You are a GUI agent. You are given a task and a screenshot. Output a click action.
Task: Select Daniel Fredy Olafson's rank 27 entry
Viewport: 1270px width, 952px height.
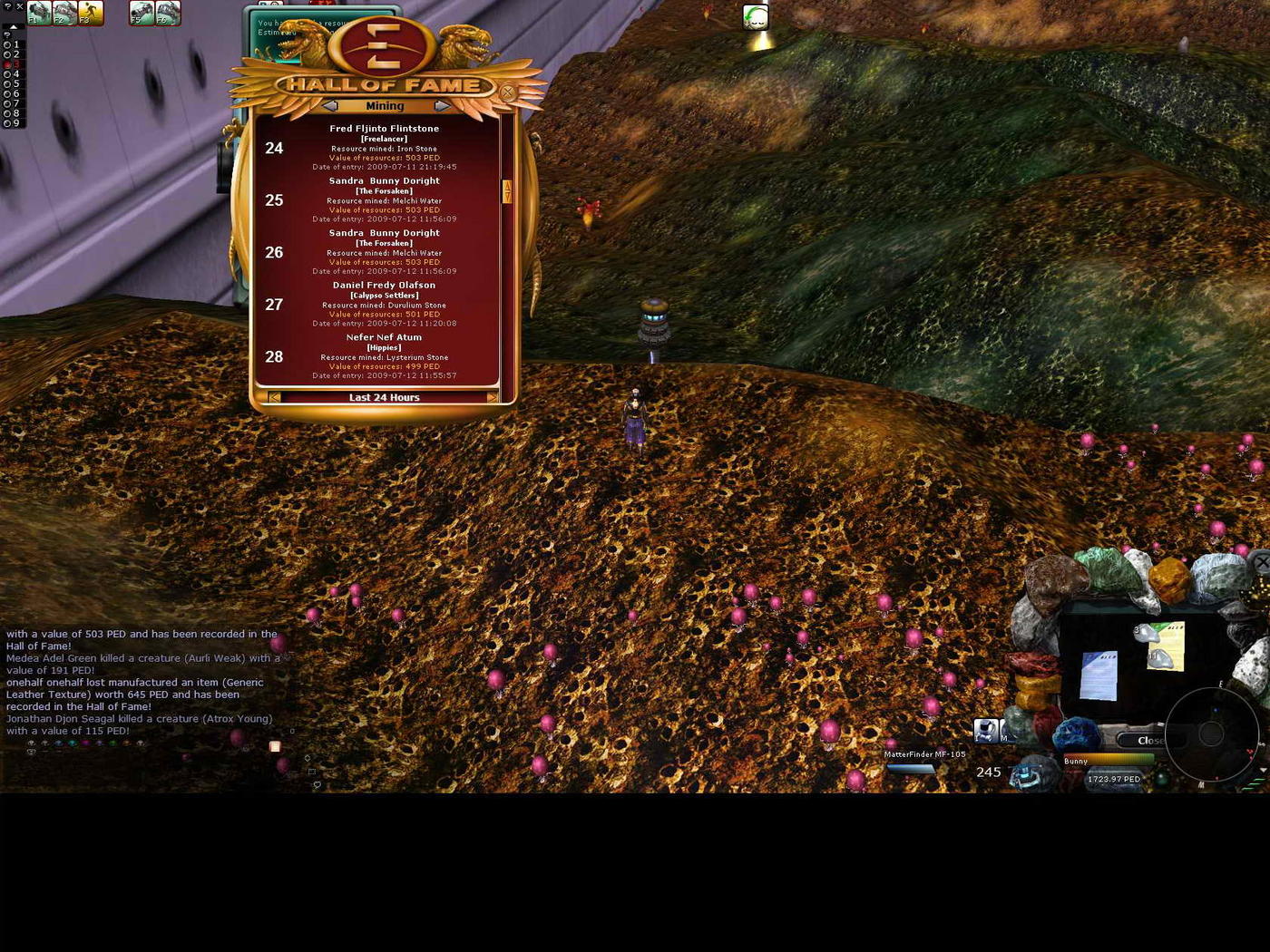click(384, 304)
